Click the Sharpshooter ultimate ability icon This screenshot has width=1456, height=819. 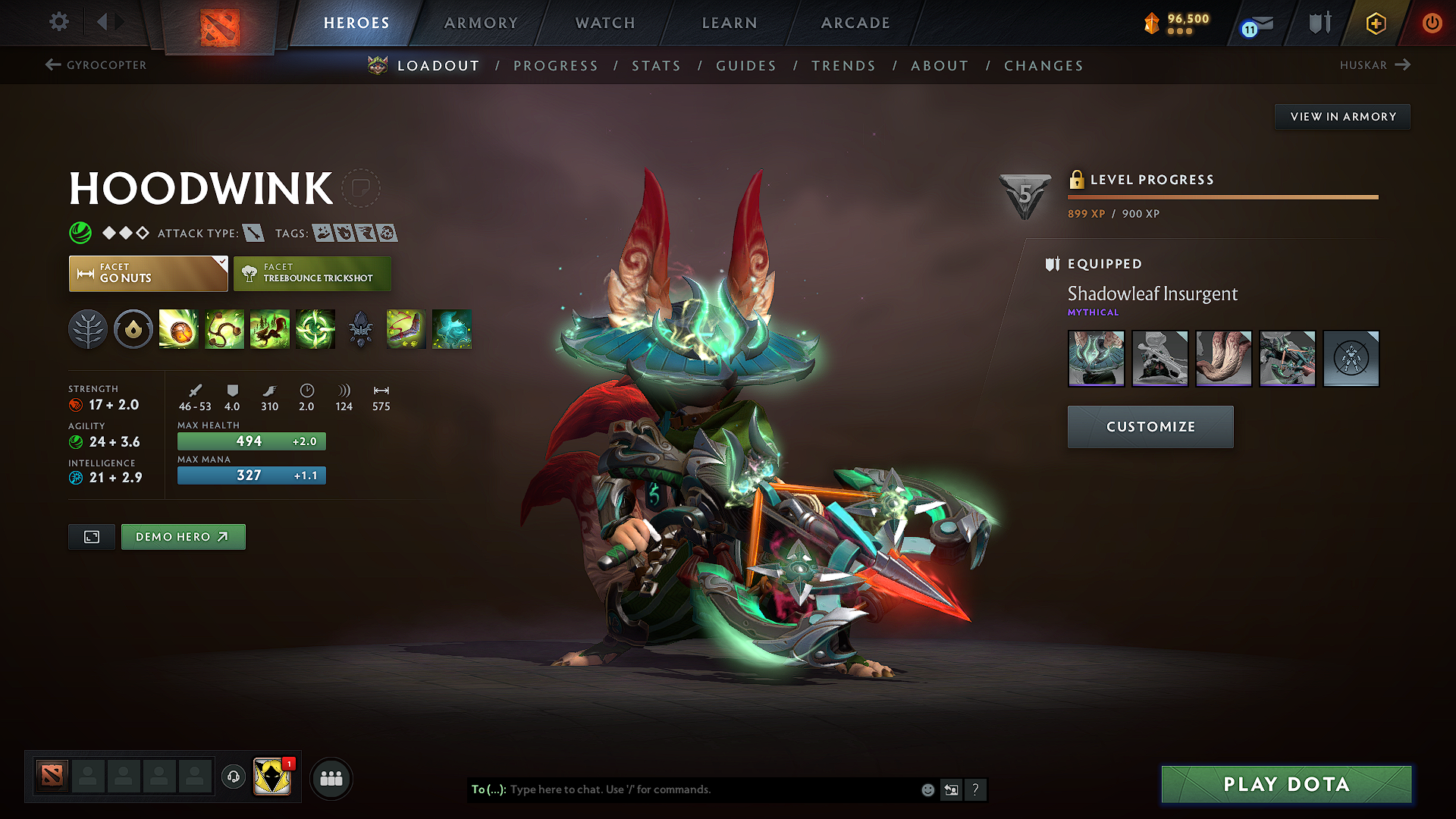(x=315, y=329)
